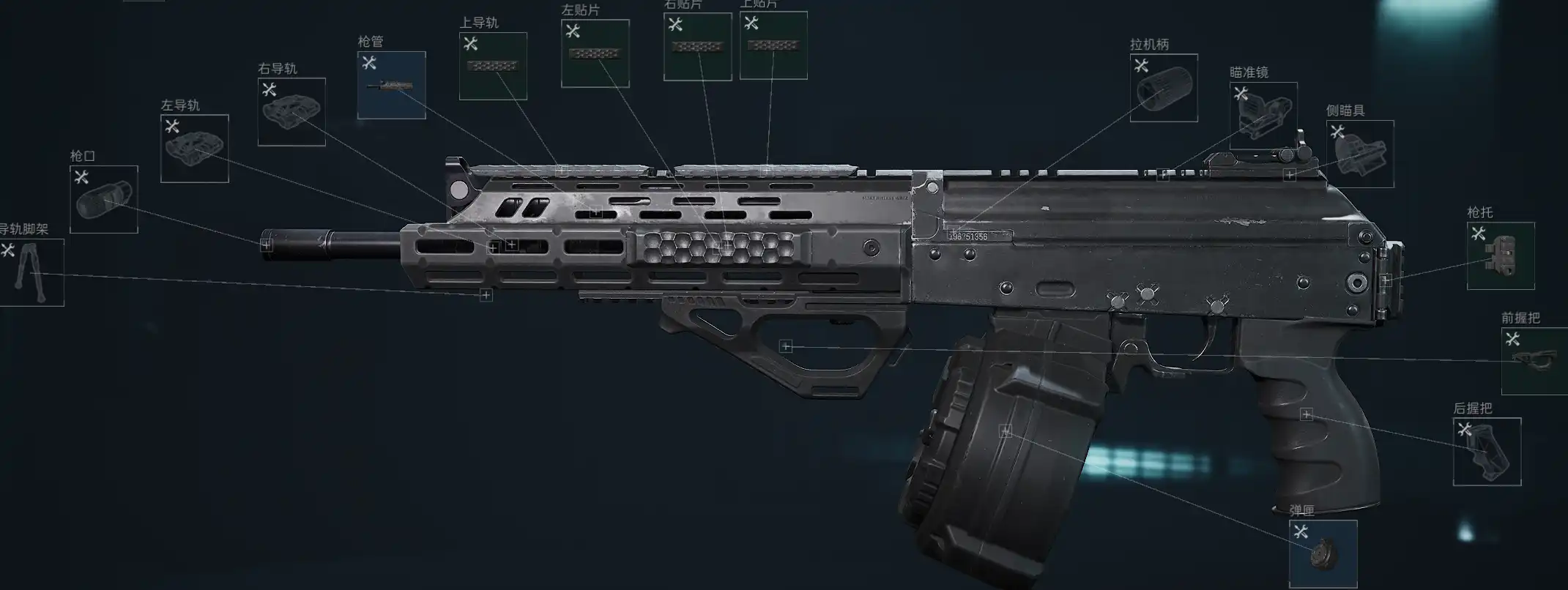
Task: Select the 瞄准镜 optic sight slot
Action: [x=1263, y=116]
